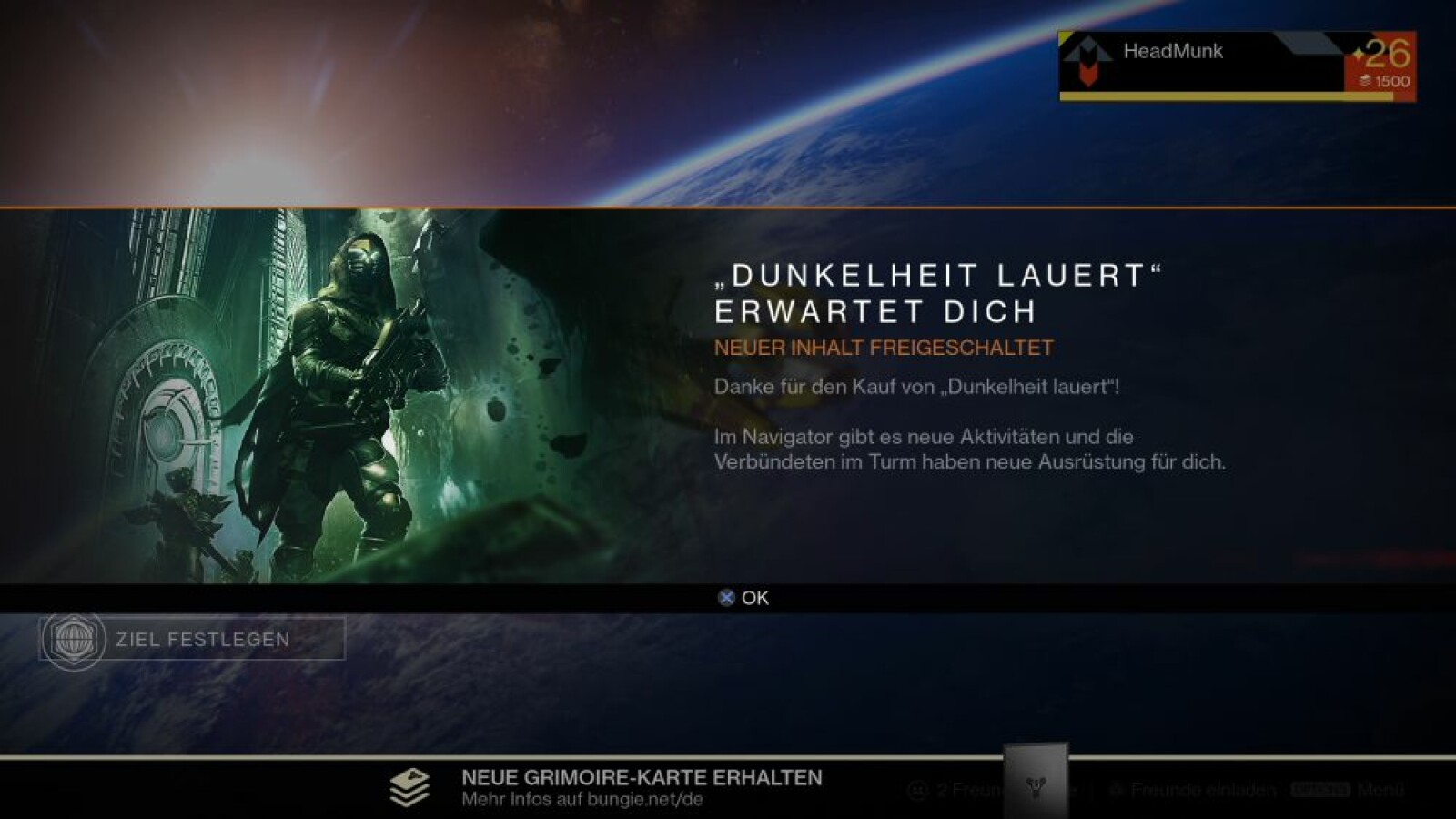
Task: Select the Ziel Festlegen button
Action: pyautogui.click(x=192, y=639)
